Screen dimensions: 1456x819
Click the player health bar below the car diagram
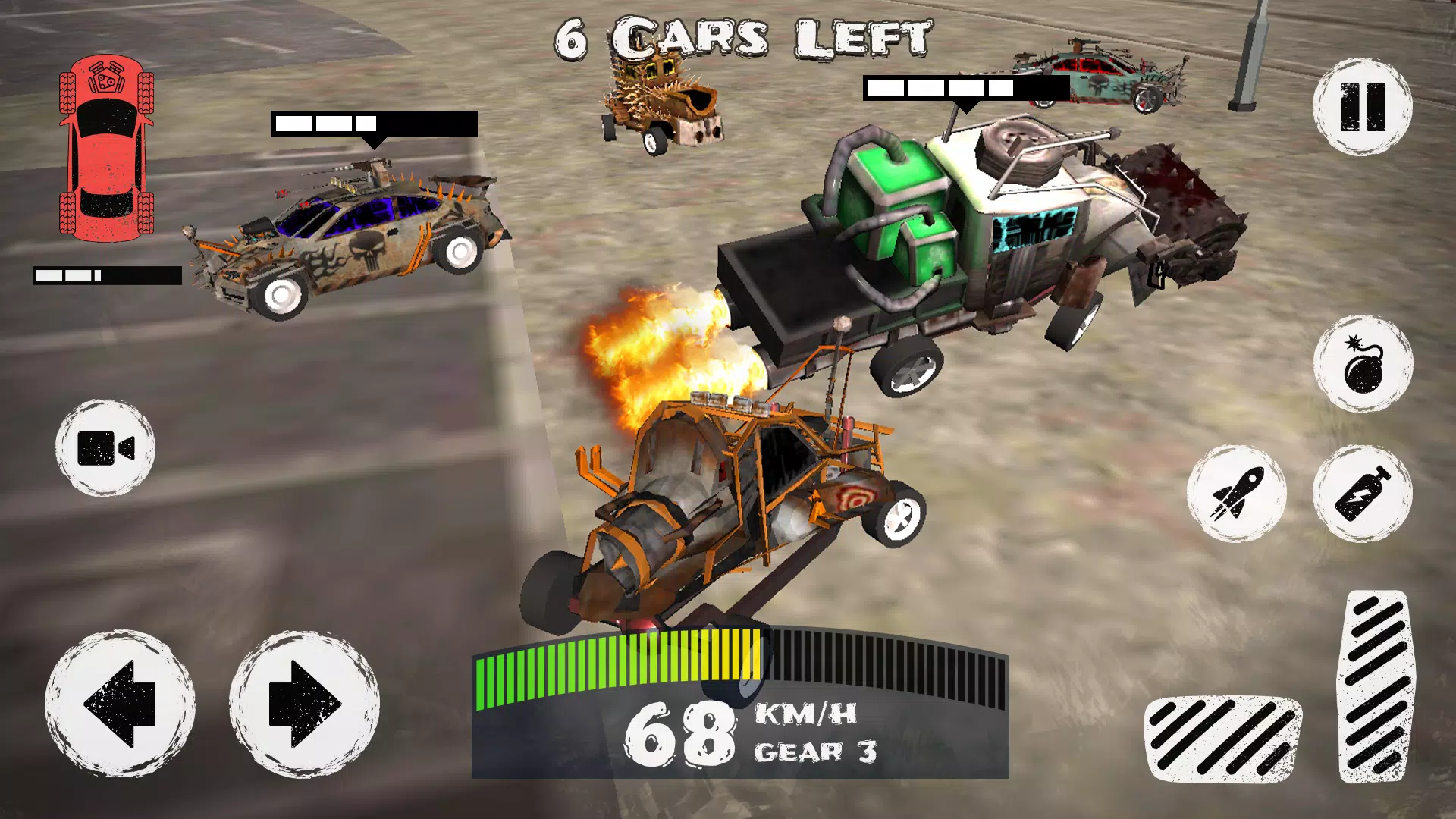click(105, 275)
